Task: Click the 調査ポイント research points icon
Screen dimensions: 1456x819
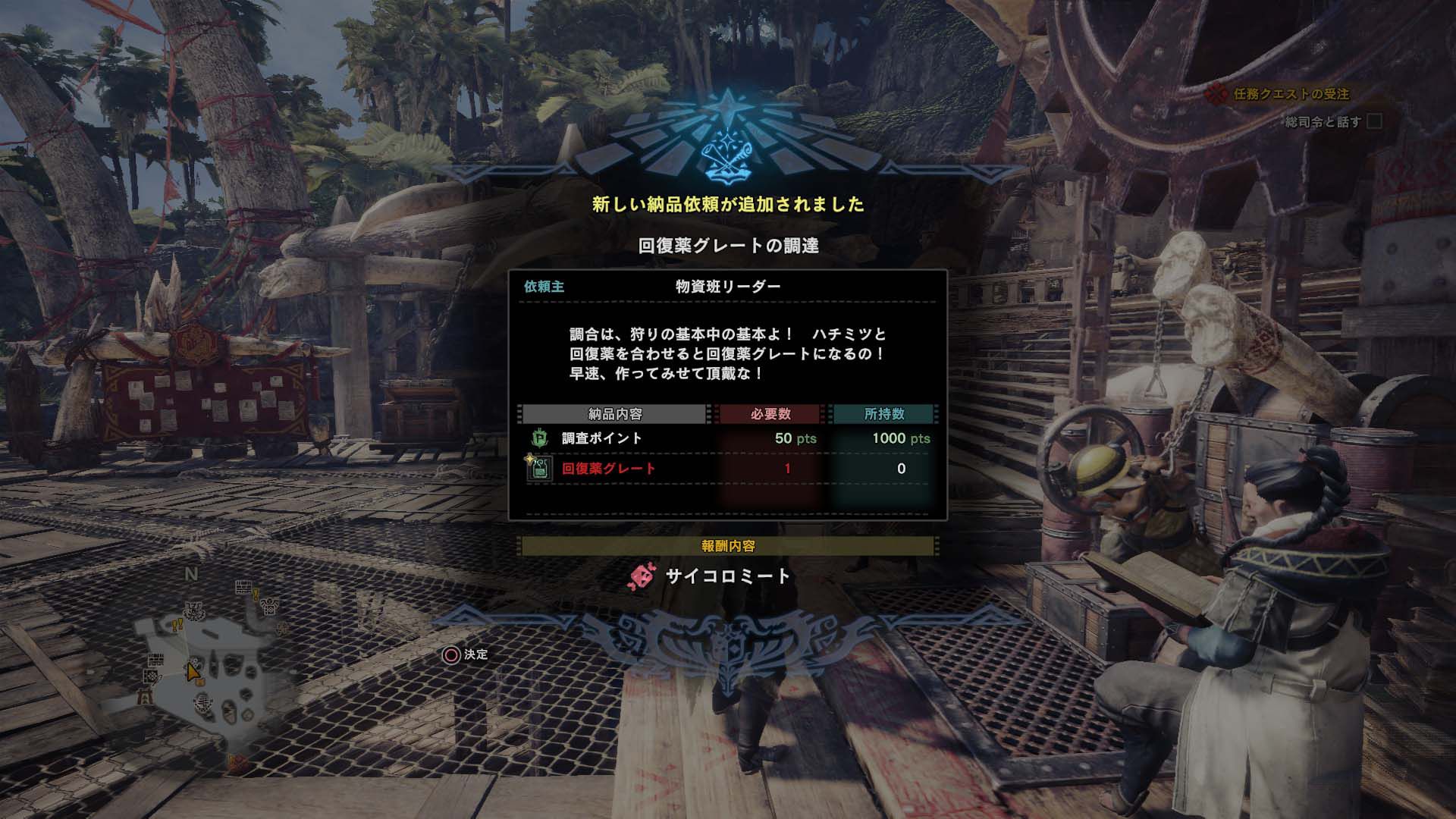Action: pyautogui.click(x=538, y=438)
